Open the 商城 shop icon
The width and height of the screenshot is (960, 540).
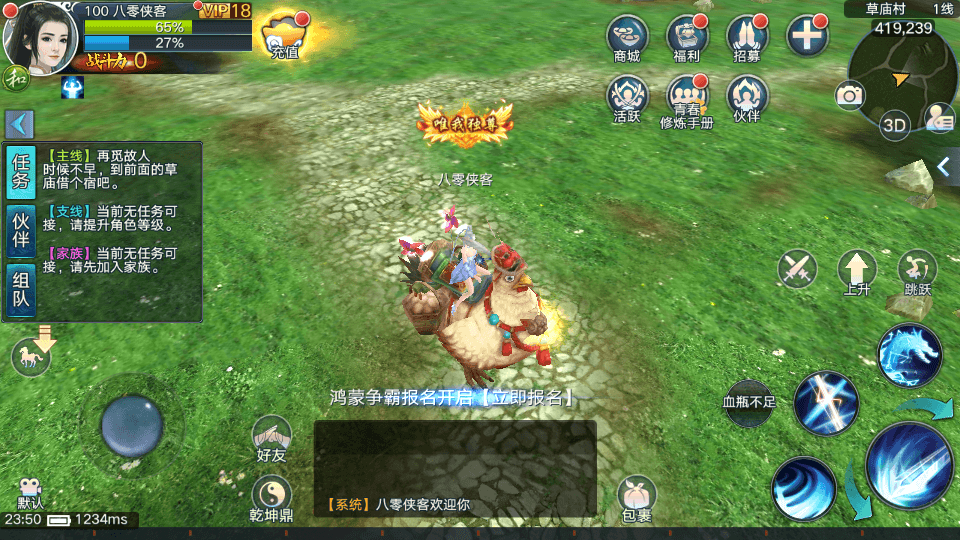(627, 37)
